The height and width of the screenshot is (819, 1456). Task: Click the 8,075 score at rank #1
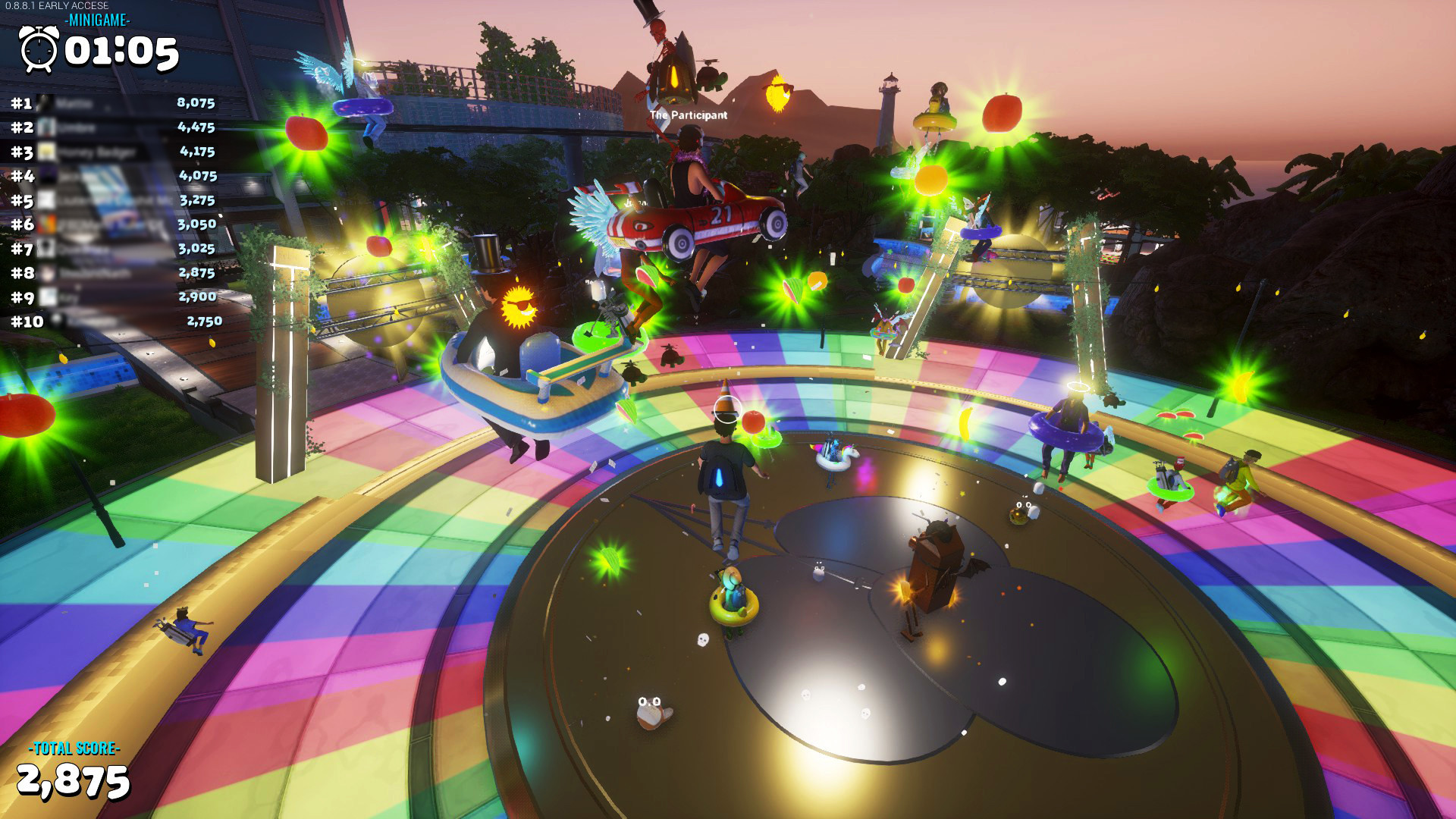tap(196, 102)
